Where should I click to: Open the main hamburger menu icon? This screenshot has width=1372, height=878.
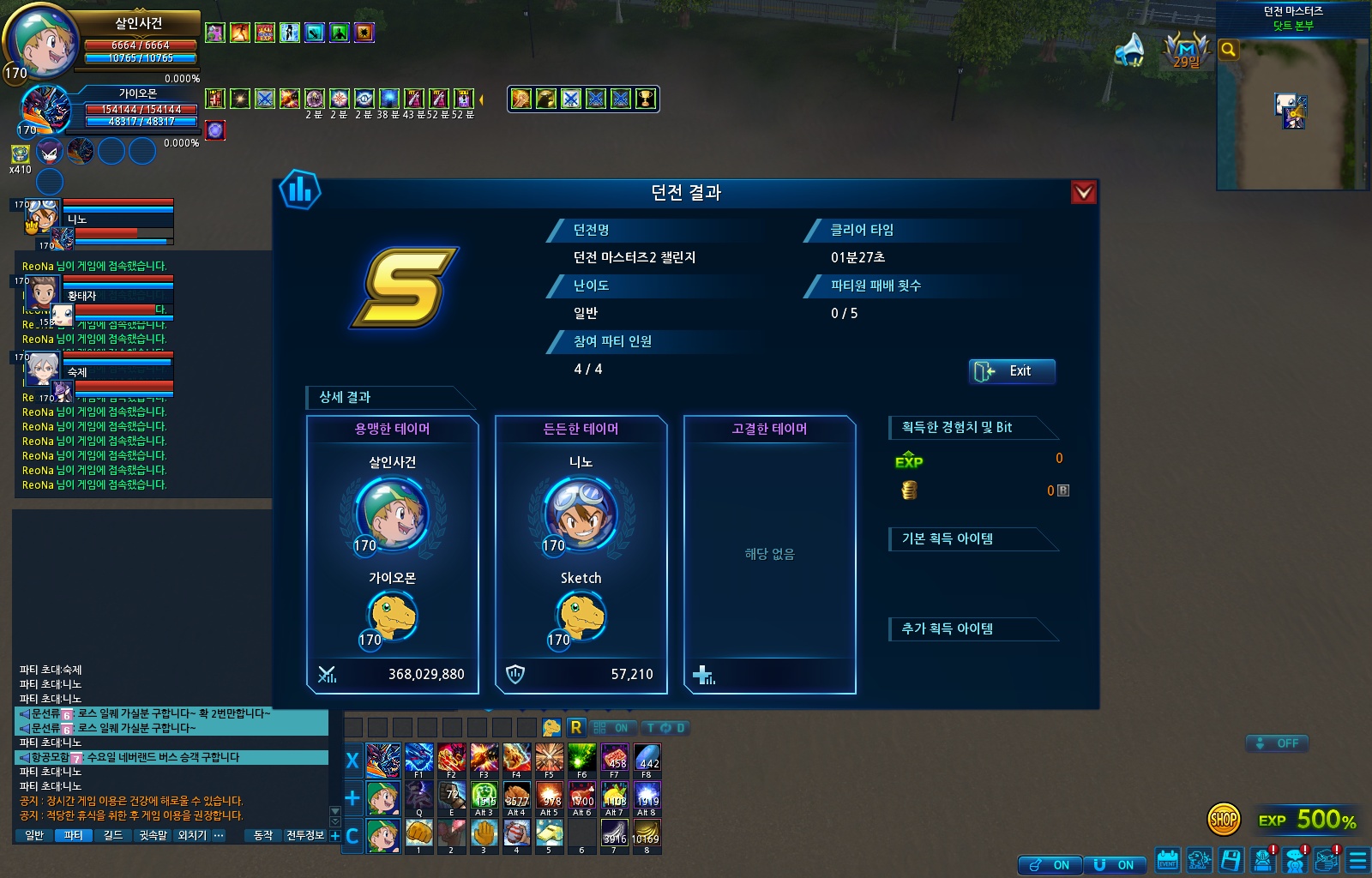1357,860
